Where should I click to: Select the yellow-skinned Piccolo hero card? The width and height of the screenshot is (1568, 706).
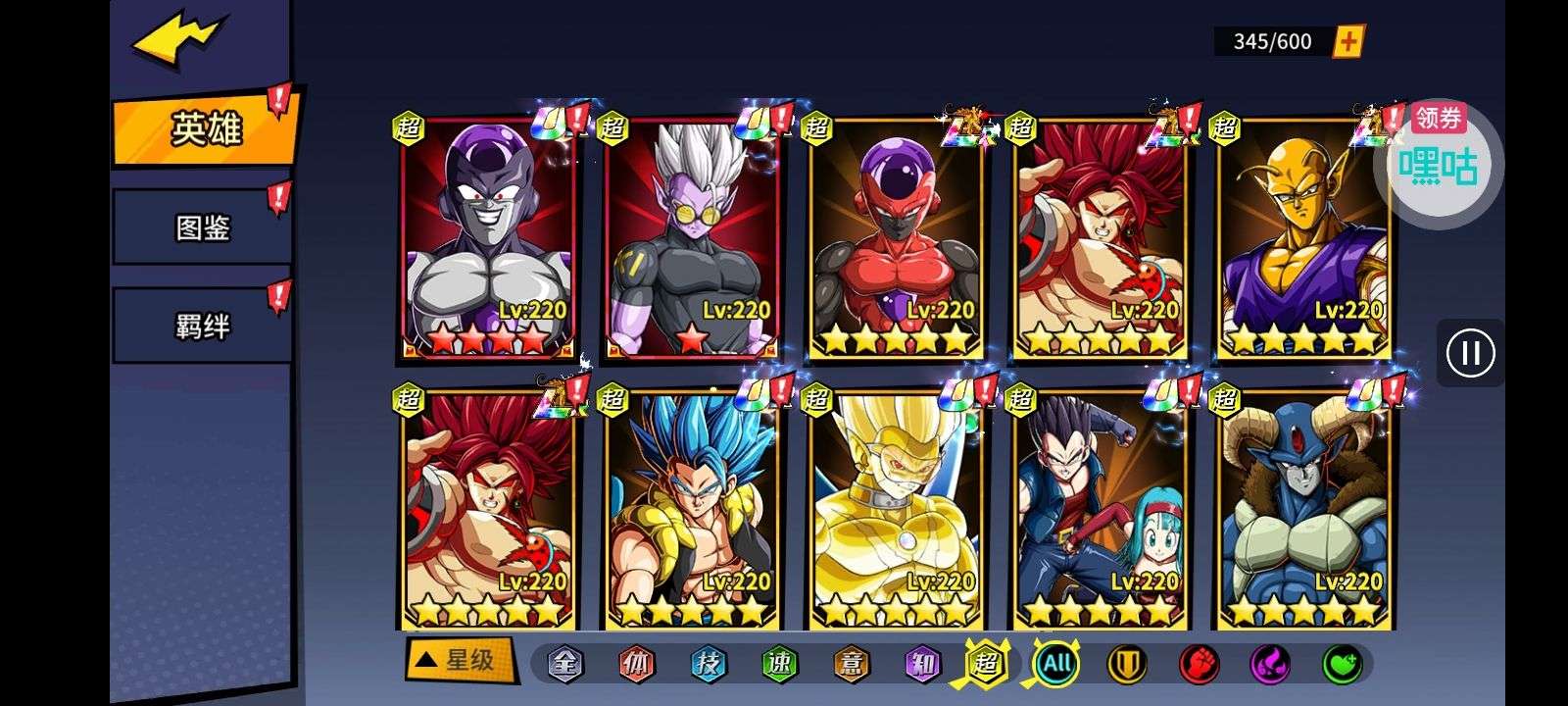(x=1303, y=240)
